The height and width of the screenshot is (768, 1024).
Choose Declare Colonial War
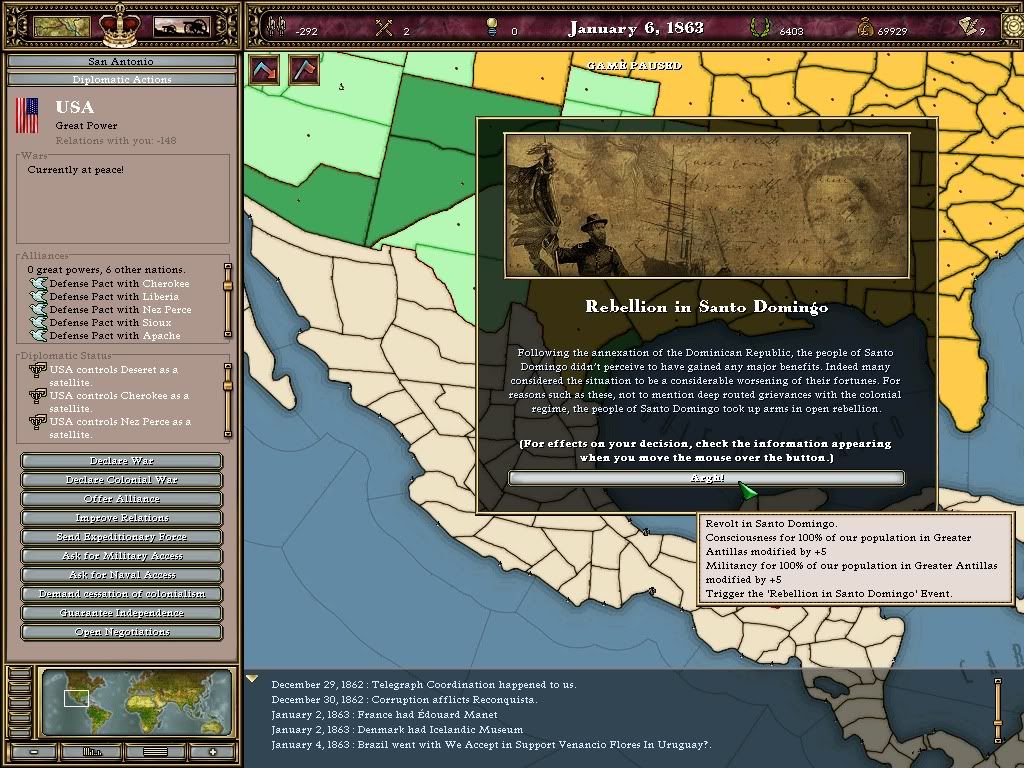122,480
